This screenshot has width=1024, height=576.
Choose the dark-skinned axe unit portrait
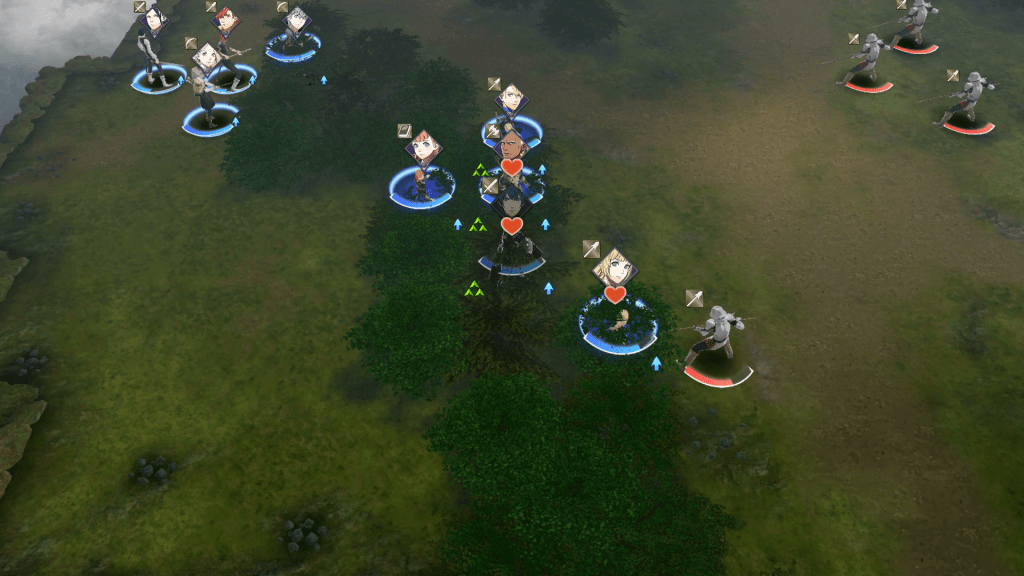point(510,147)
